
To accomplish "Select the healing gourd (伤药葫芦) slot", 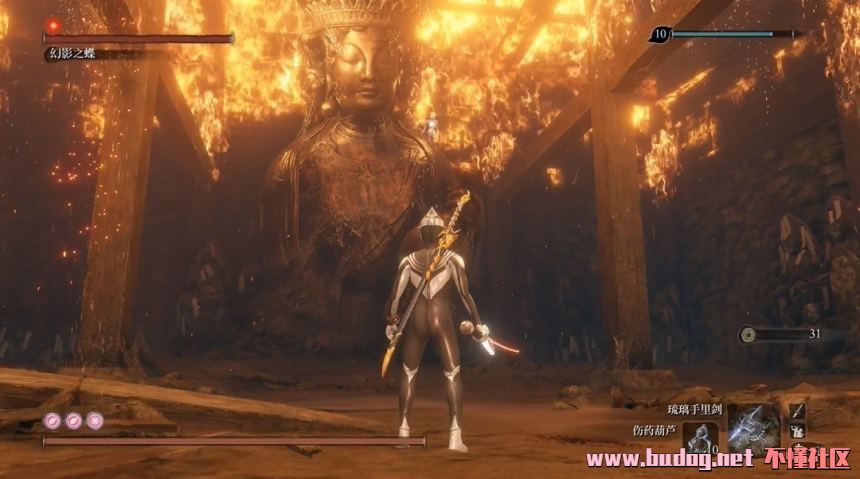I will point(701,436).
